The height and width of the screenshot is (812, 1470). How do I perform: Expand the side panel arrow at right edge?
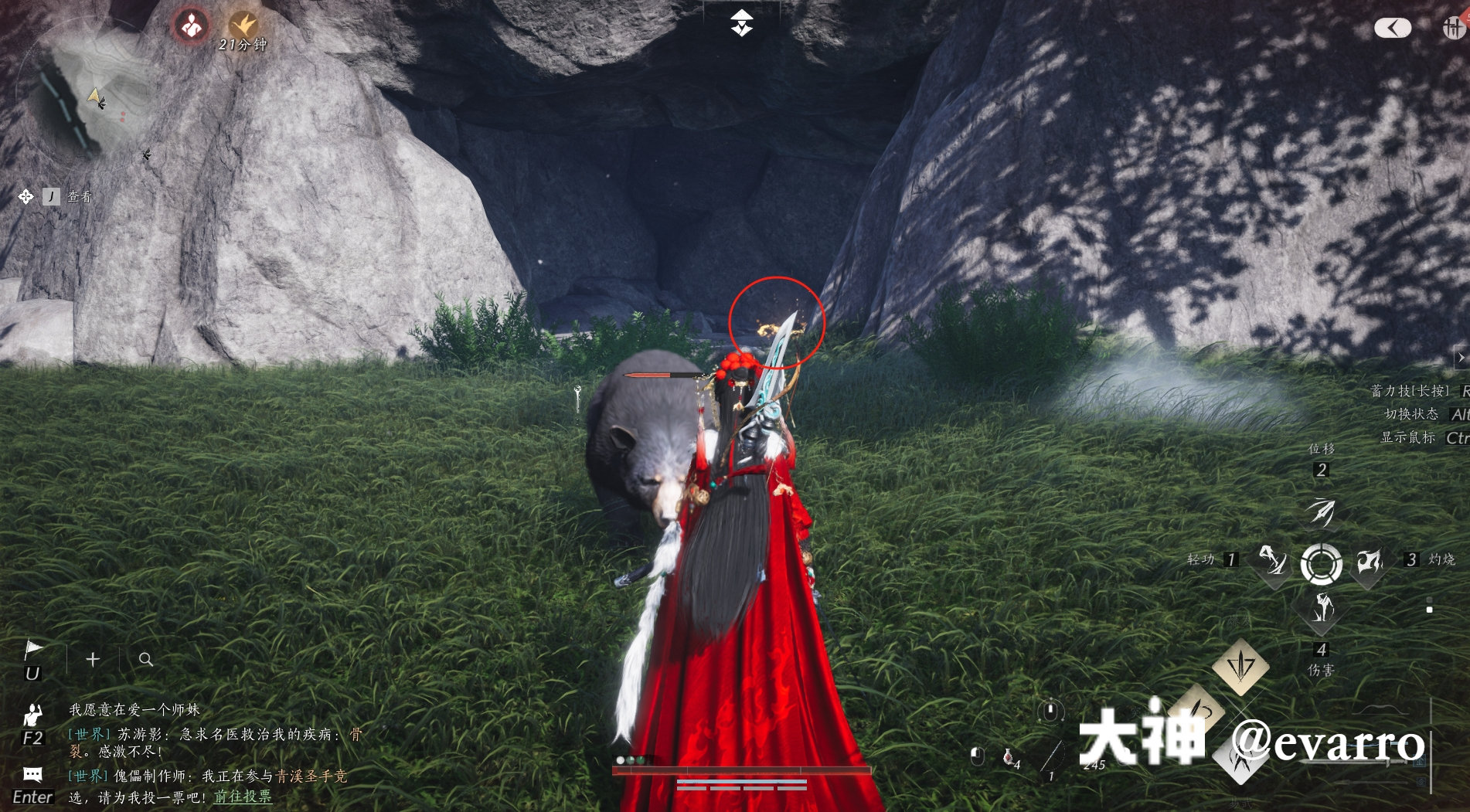[1461, 358]
